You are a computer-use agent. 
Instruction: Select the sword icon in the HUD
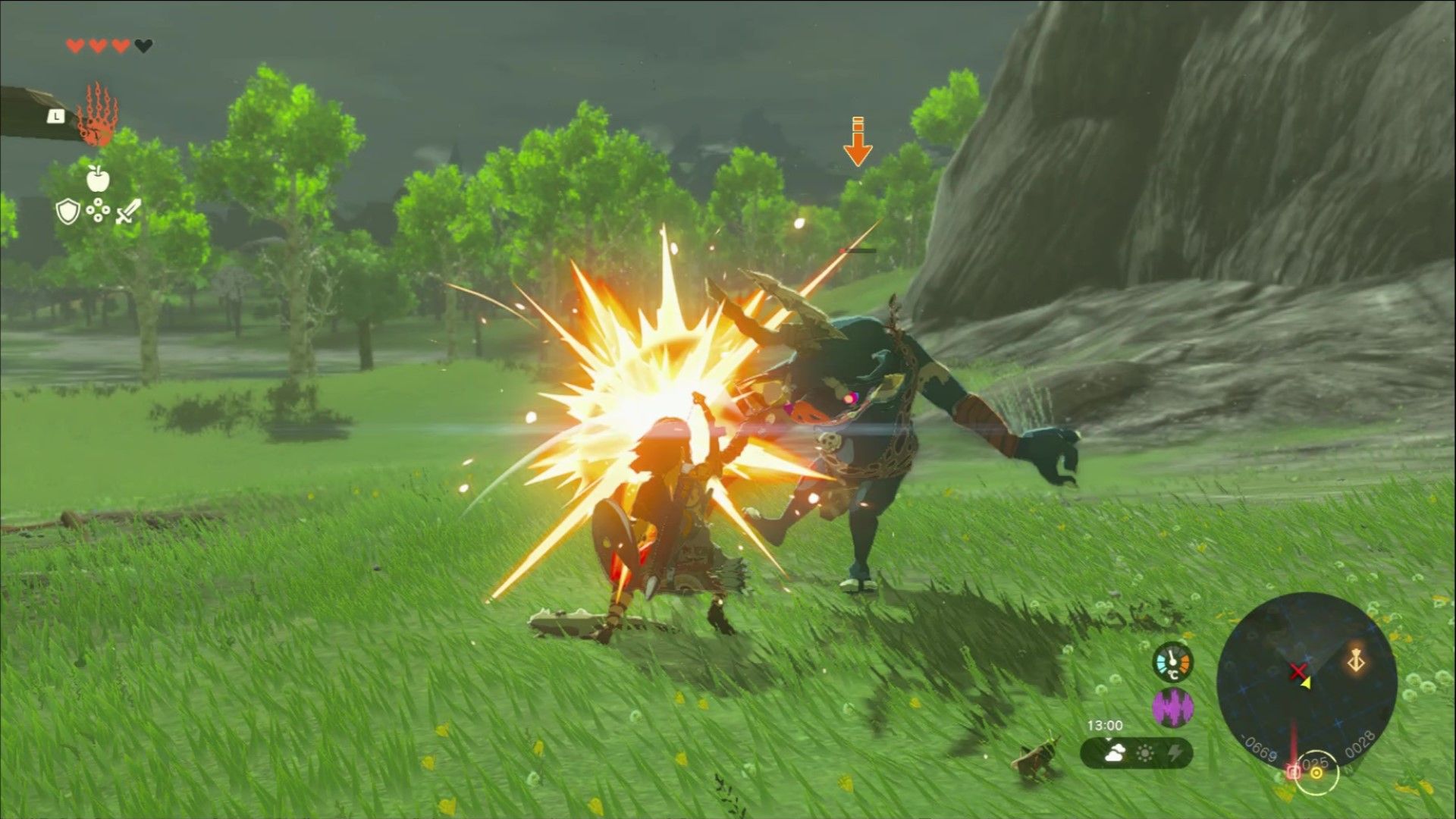127,211
